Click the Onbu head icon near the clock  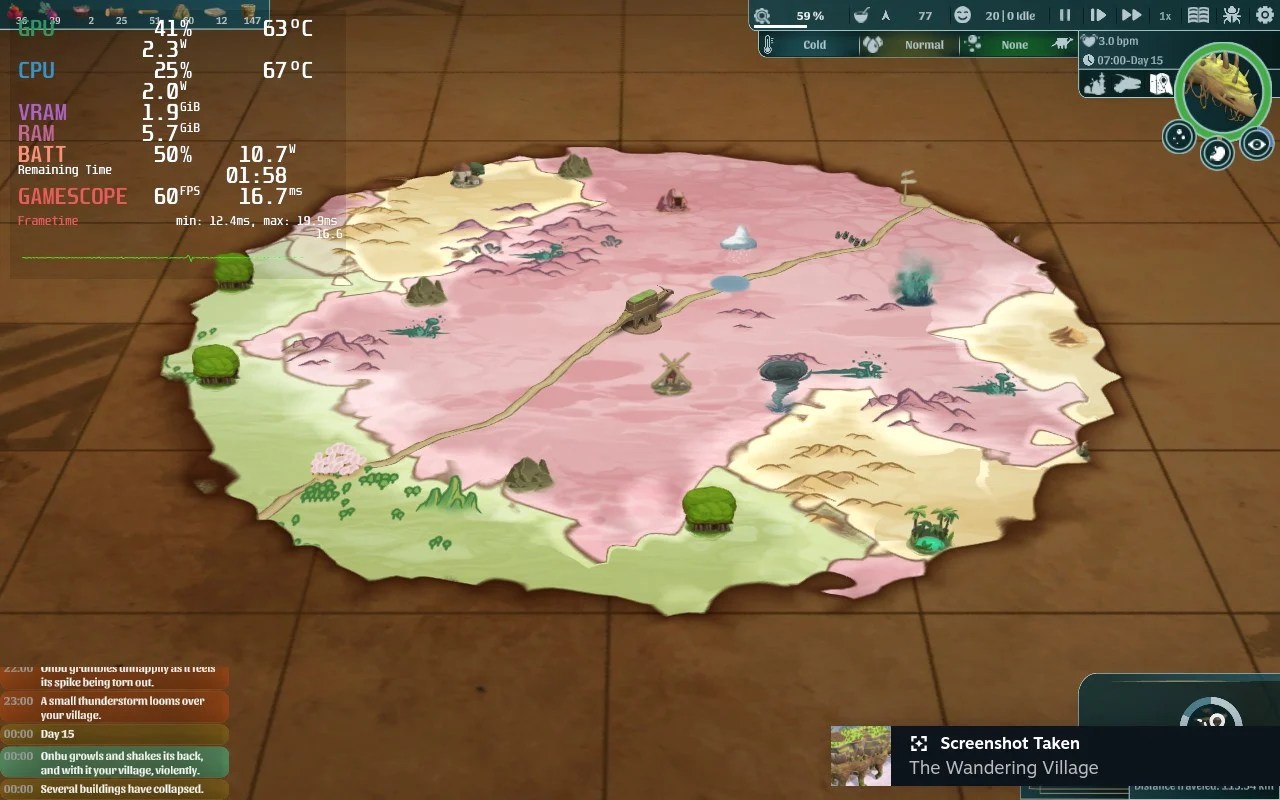(1127, 83)
